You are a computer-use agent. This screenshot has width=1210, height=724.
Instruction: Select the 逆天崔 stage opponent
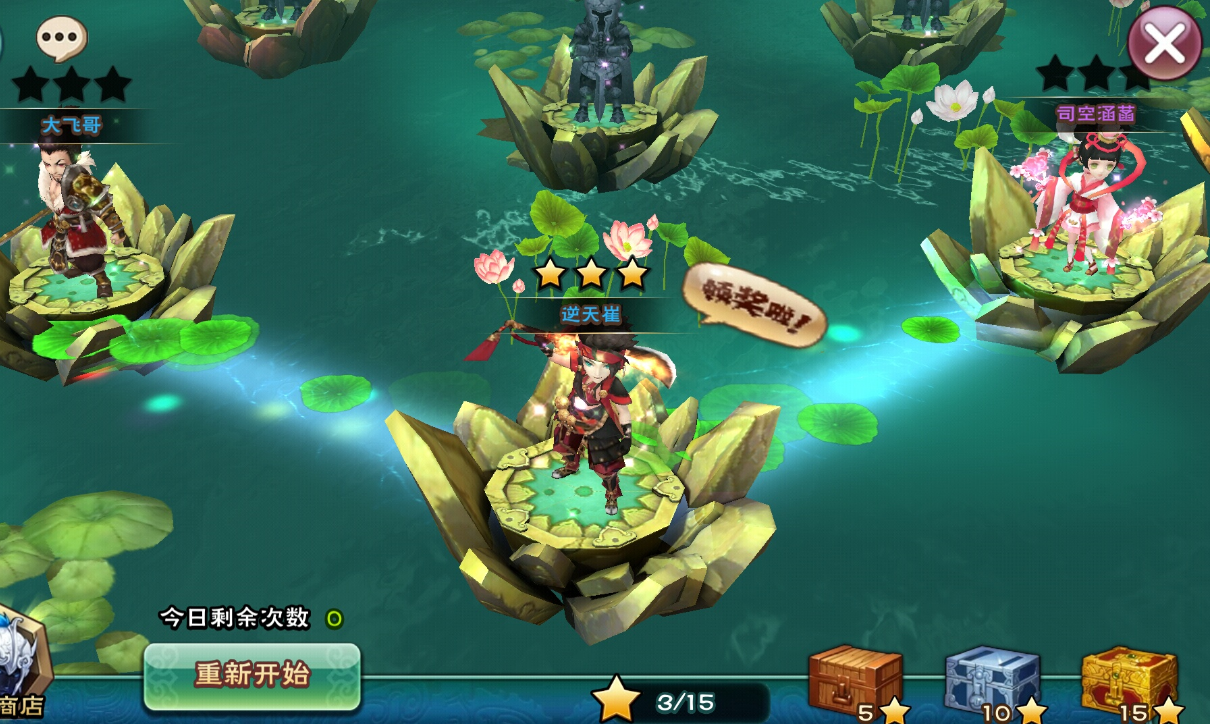[590, 420]
